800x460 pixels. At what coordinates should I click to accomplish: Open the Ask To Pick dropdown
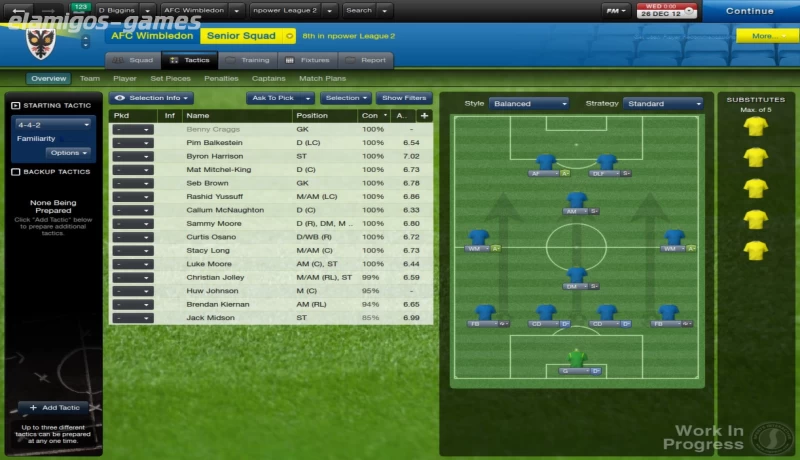pos(279,98)
